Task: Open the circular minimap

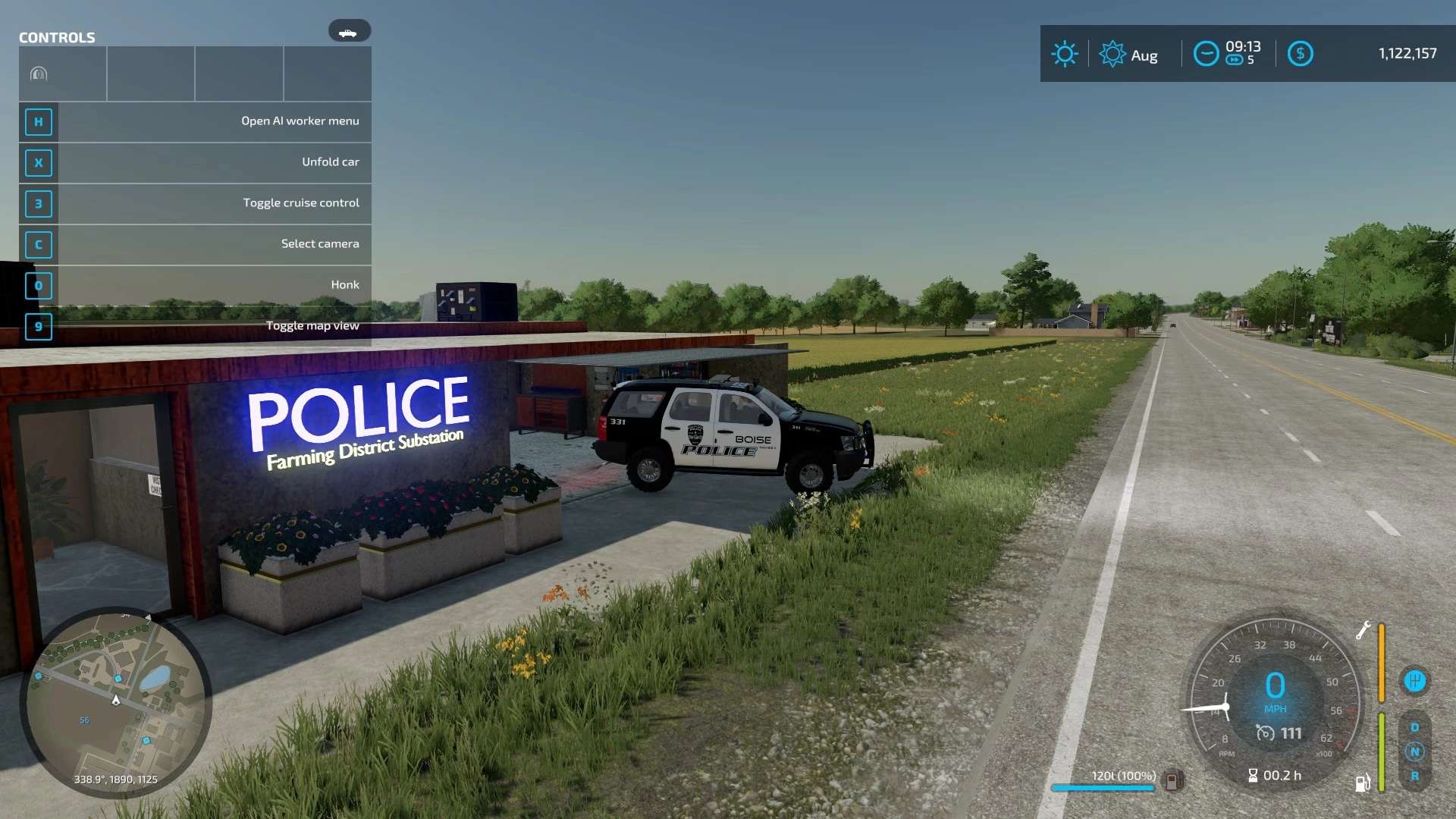Action: point(115,702)
